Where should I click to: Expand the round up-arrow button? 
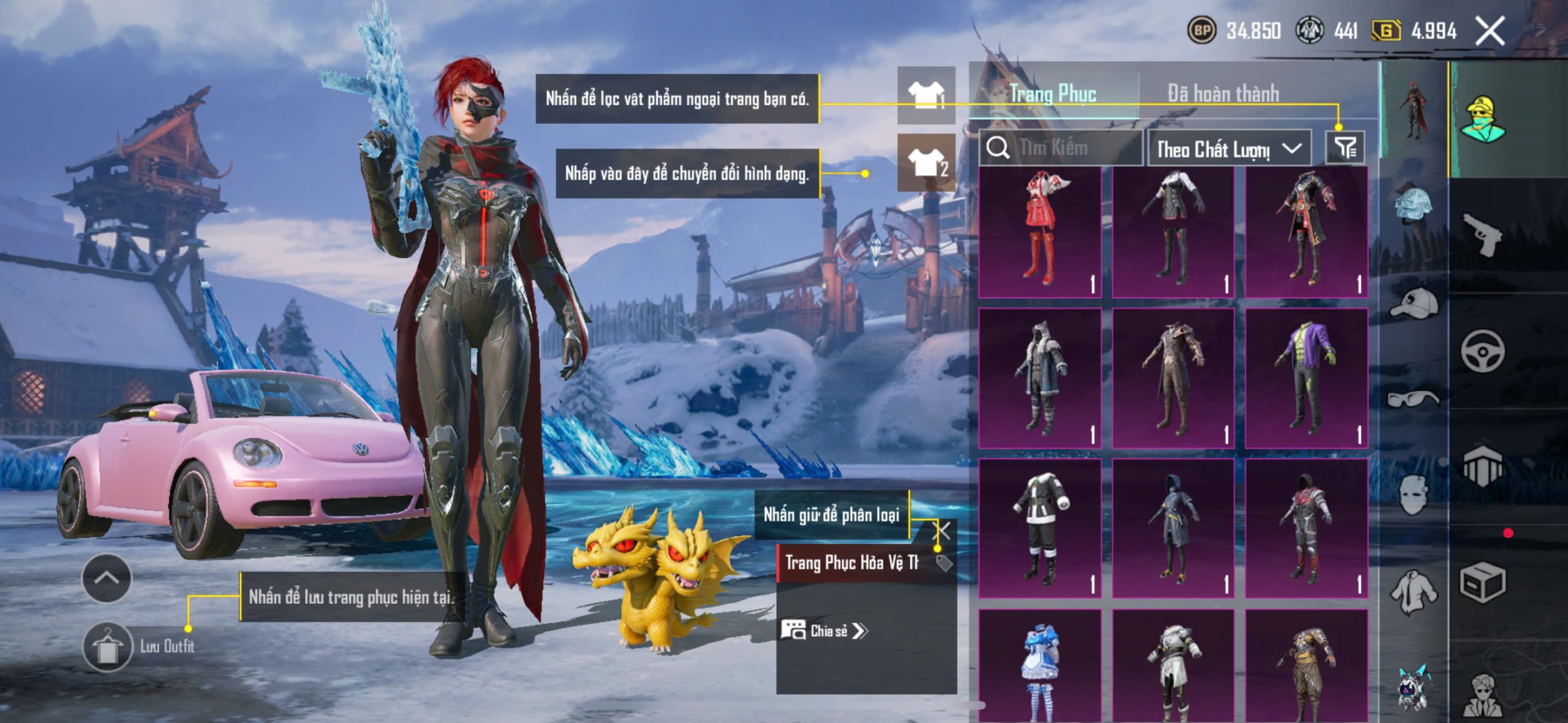click(107, 578)
